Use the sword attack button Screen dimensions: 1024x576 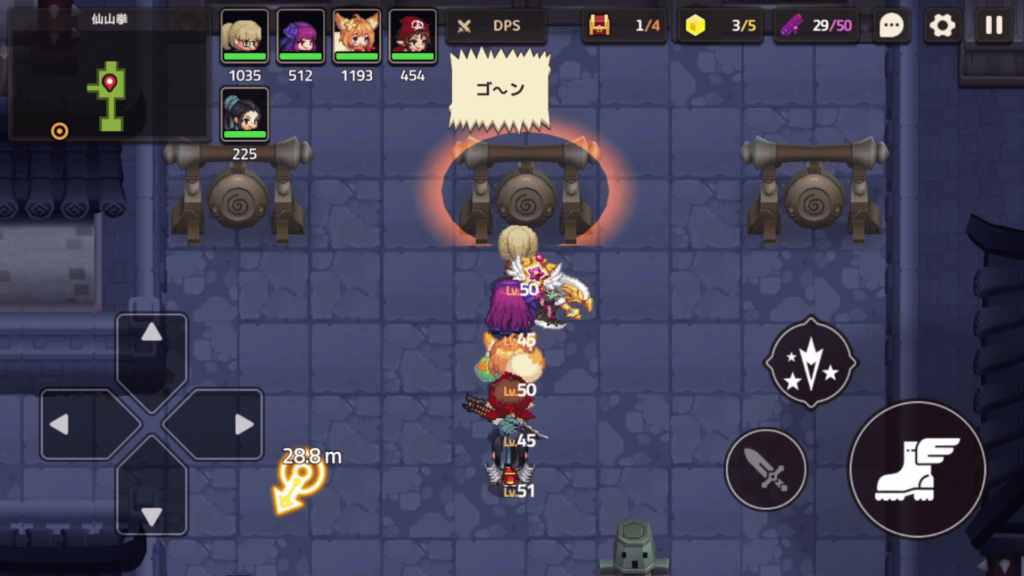(x=765, y=469)
